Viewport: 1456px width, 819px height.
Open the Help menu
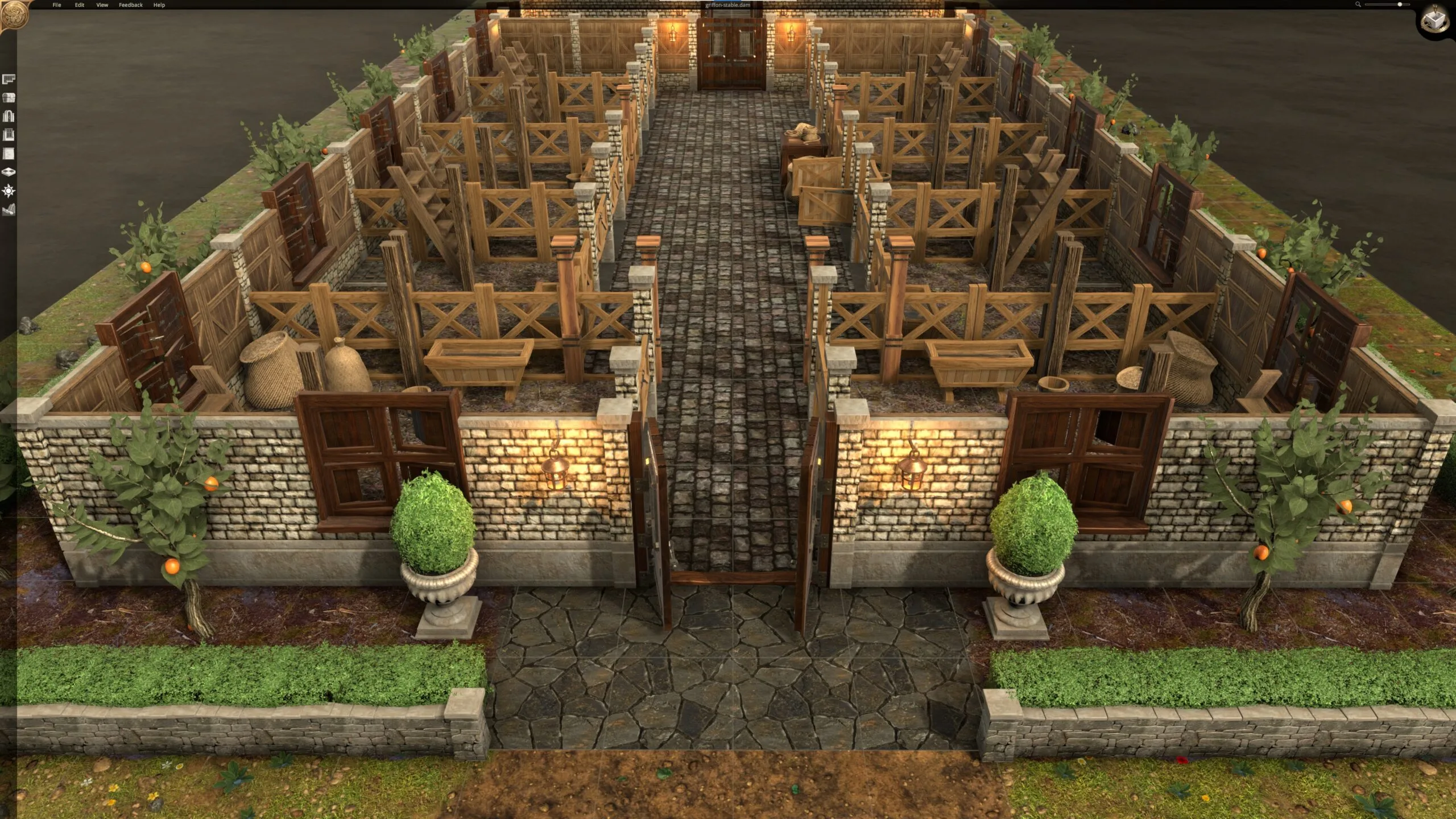(x=159, y=5)
